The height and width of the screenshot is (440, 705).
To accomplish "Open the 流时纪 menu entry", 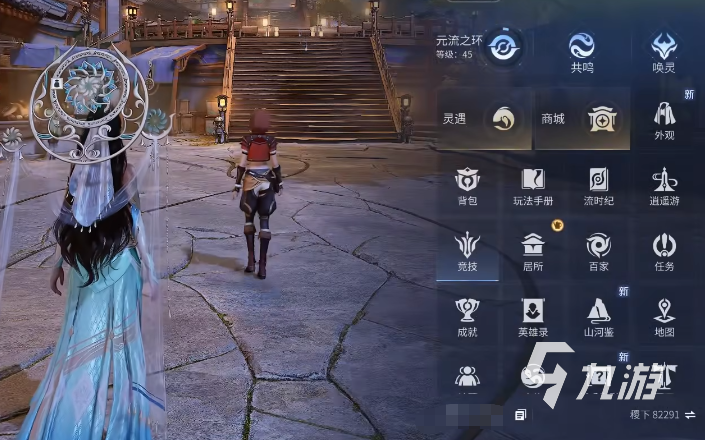I will coord(598,186).
